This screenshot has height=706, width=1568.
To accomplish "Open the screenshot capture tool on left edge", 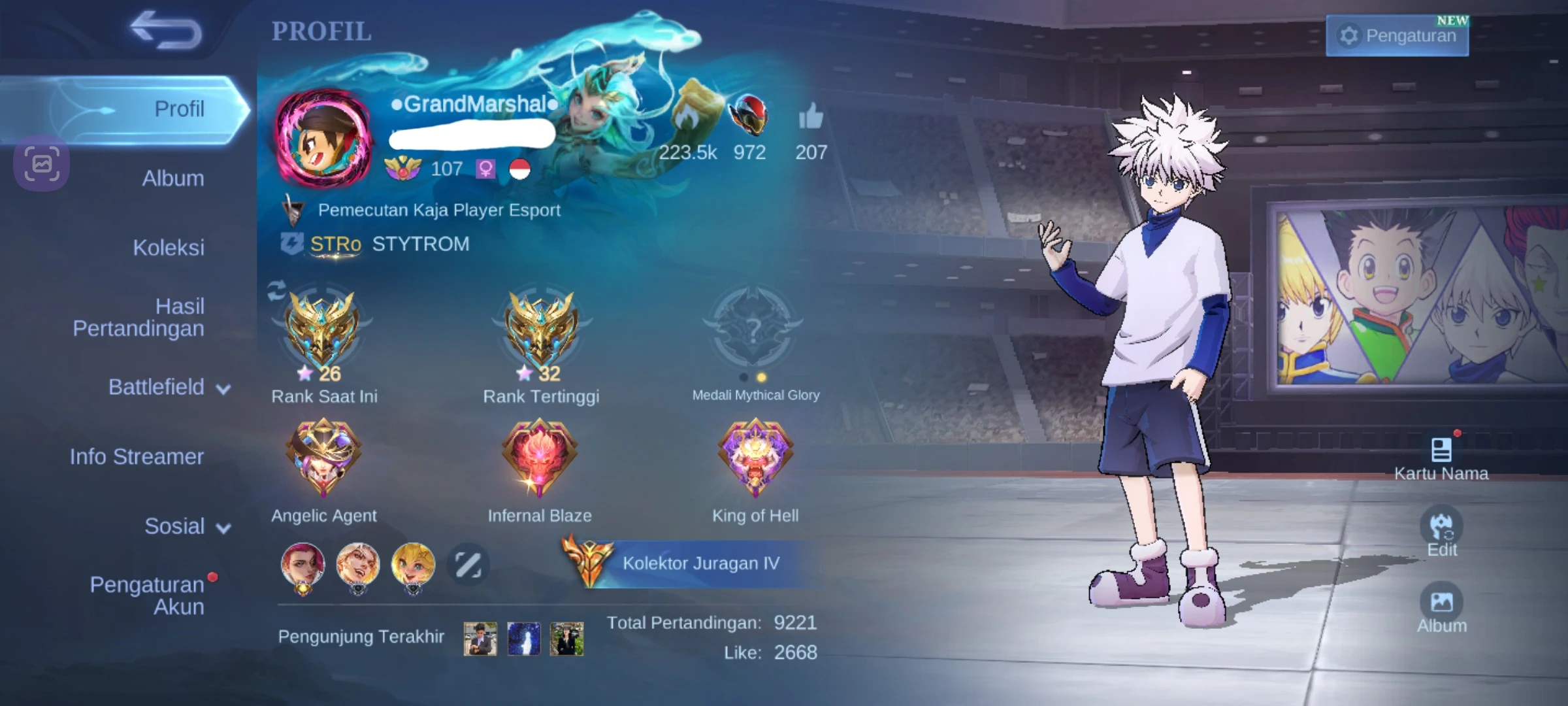I will 41,163.
